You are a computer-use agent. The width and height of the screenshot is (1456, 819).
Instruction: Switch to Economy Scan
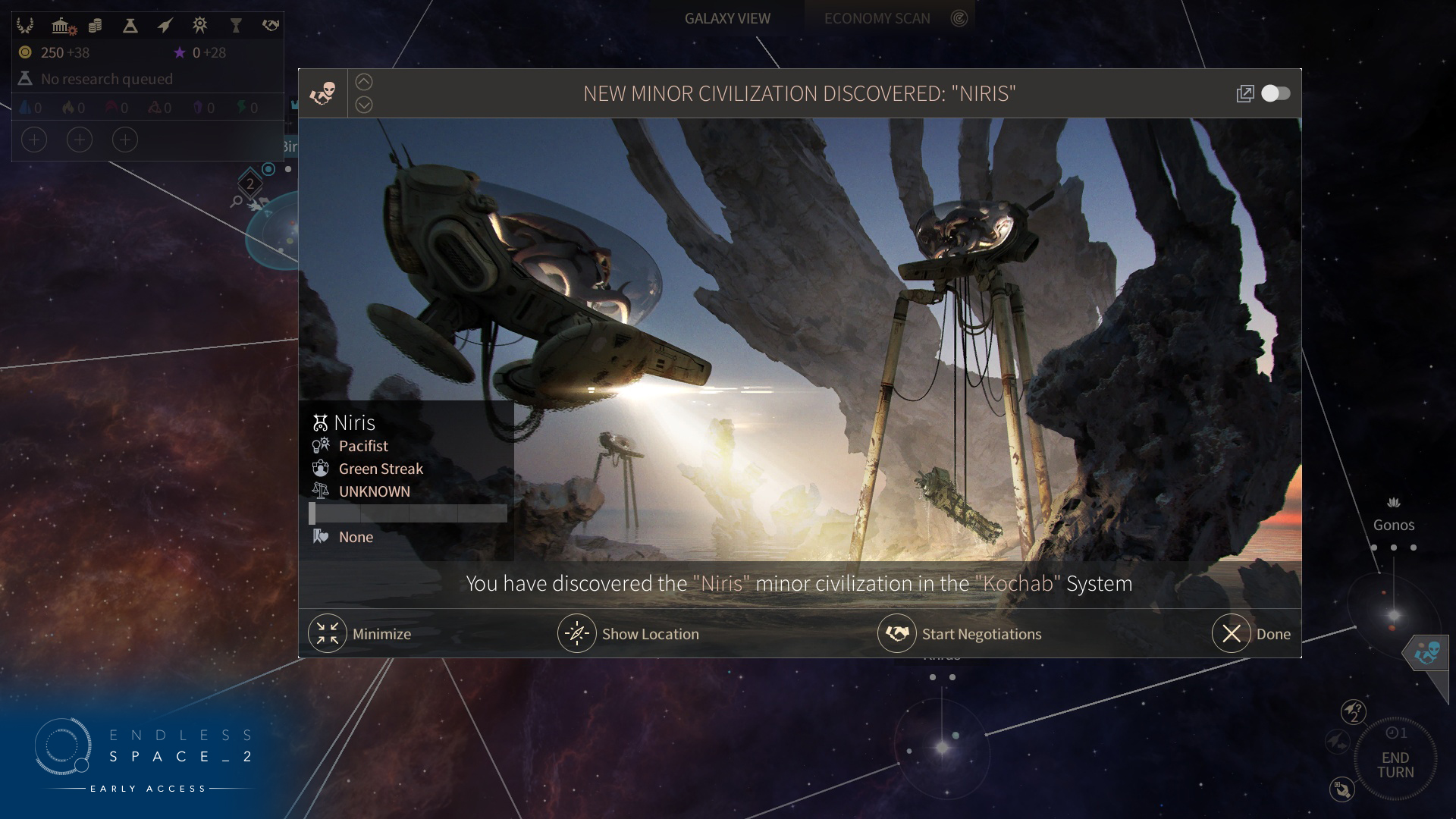(877, 18)
